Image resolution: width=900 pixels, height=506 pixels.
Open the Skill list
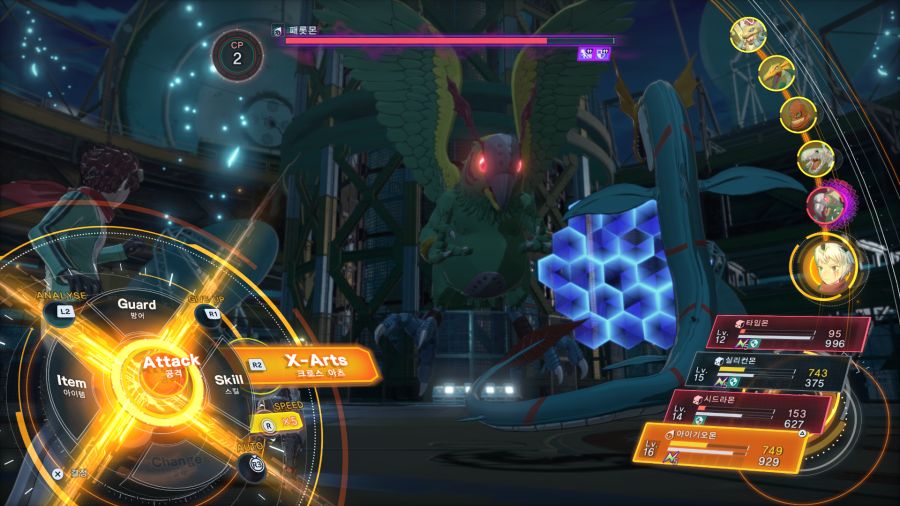coord(229,383)
